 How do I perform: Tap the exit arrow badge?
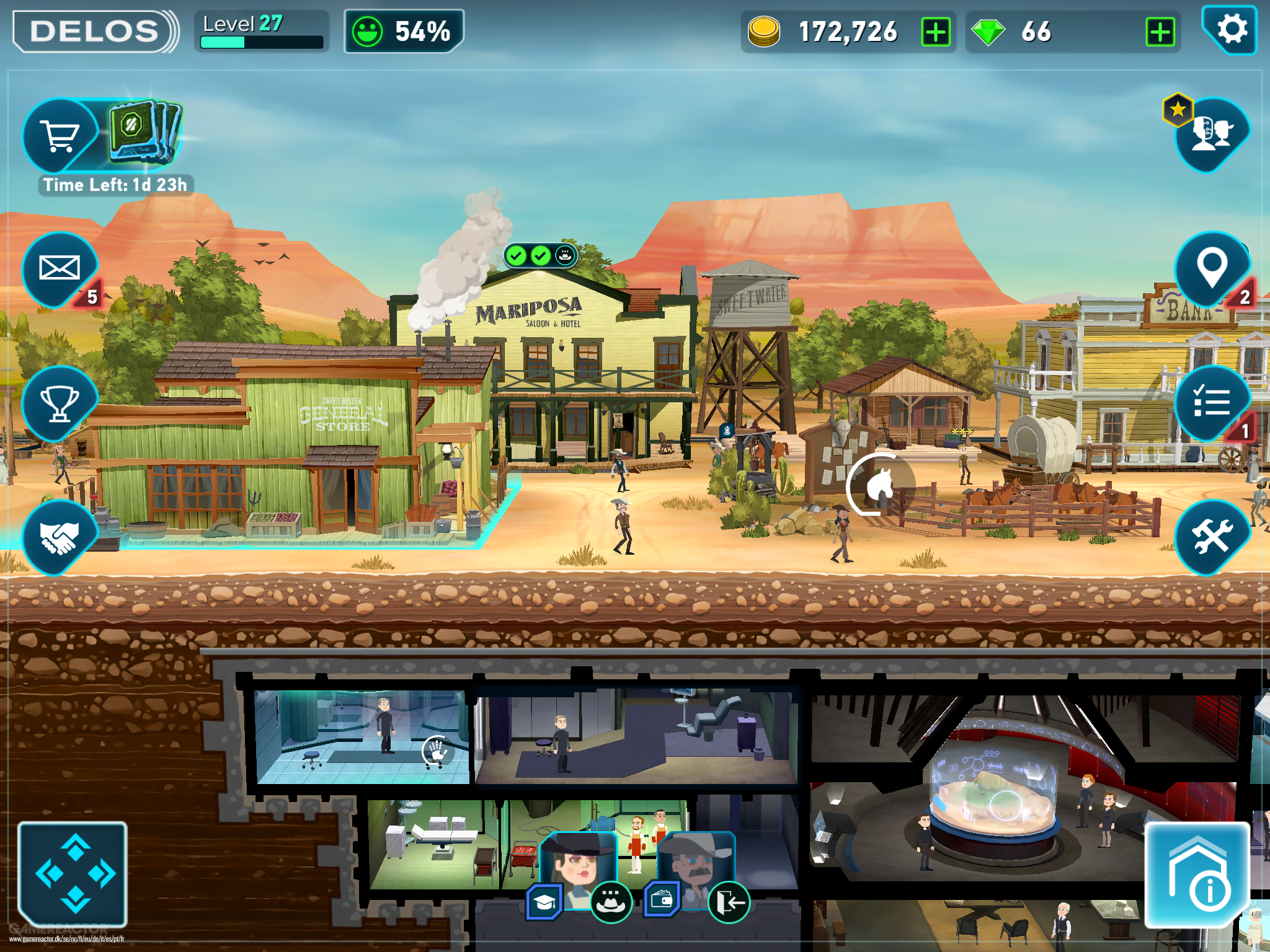point(729,902)
